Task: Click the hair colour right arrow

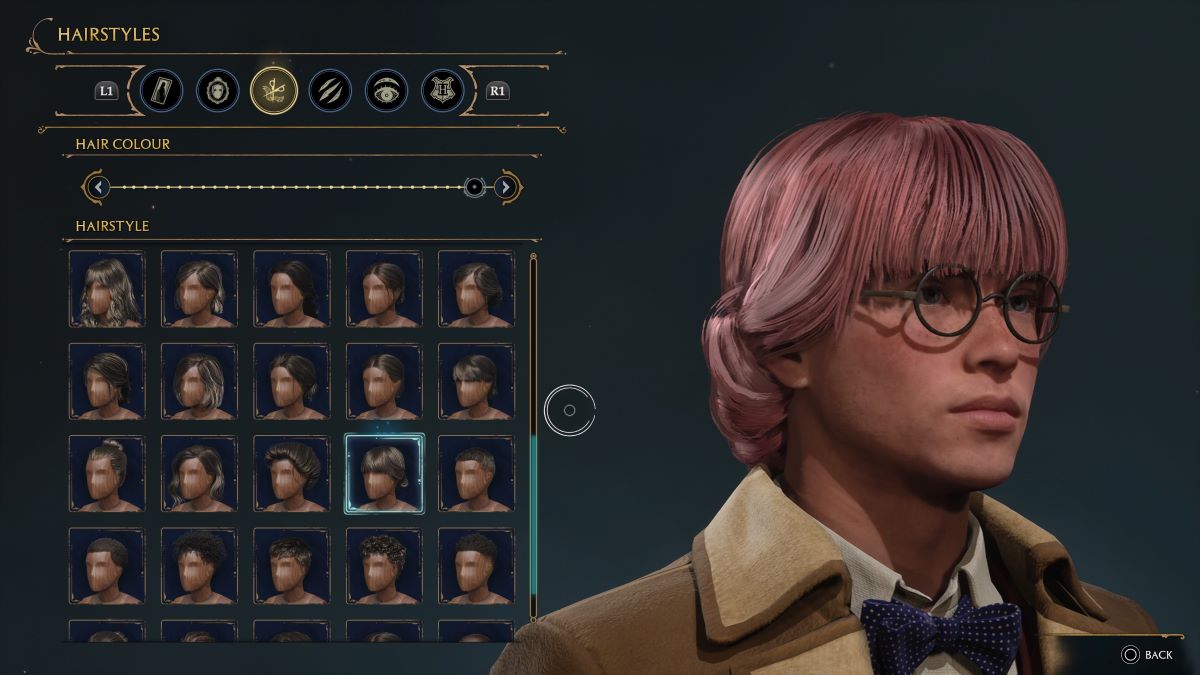Action: 506,187
